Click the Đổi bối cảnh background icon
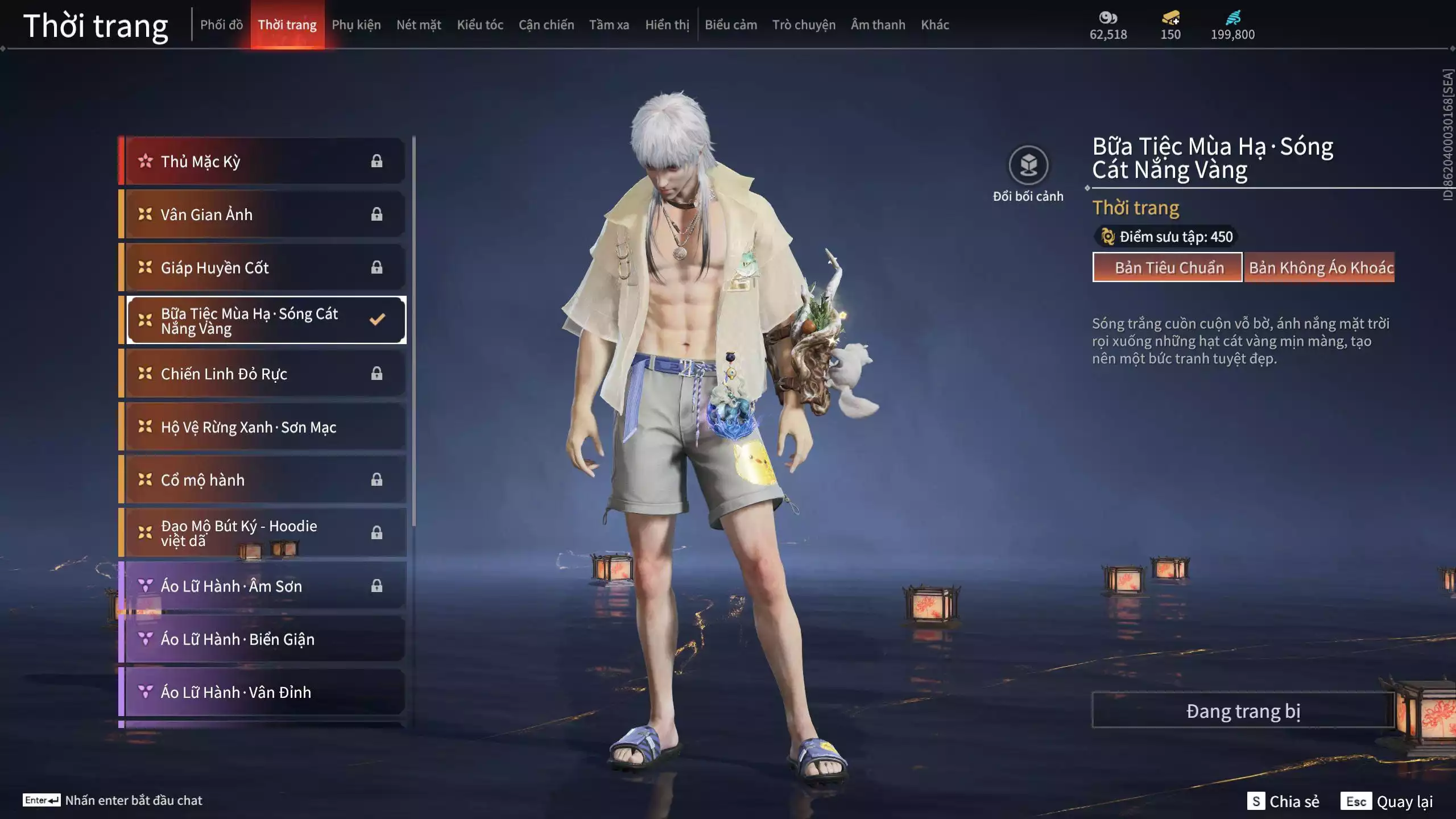Image resolution: width=1456 pixels, height=819 pixels. click(x=1028, y=166)
